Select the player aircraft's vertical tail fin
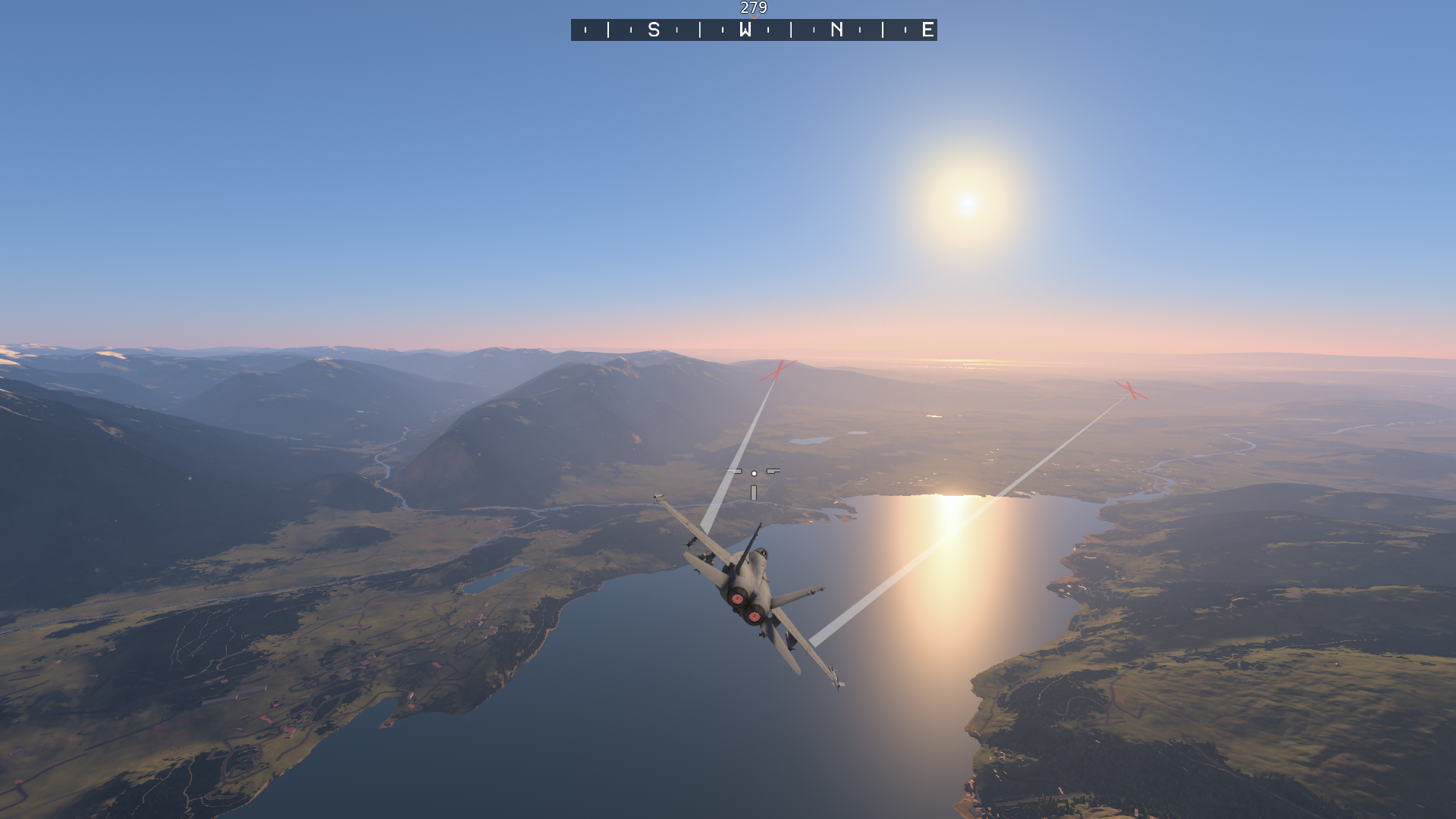1456x819 pixels. pos(750,546)
